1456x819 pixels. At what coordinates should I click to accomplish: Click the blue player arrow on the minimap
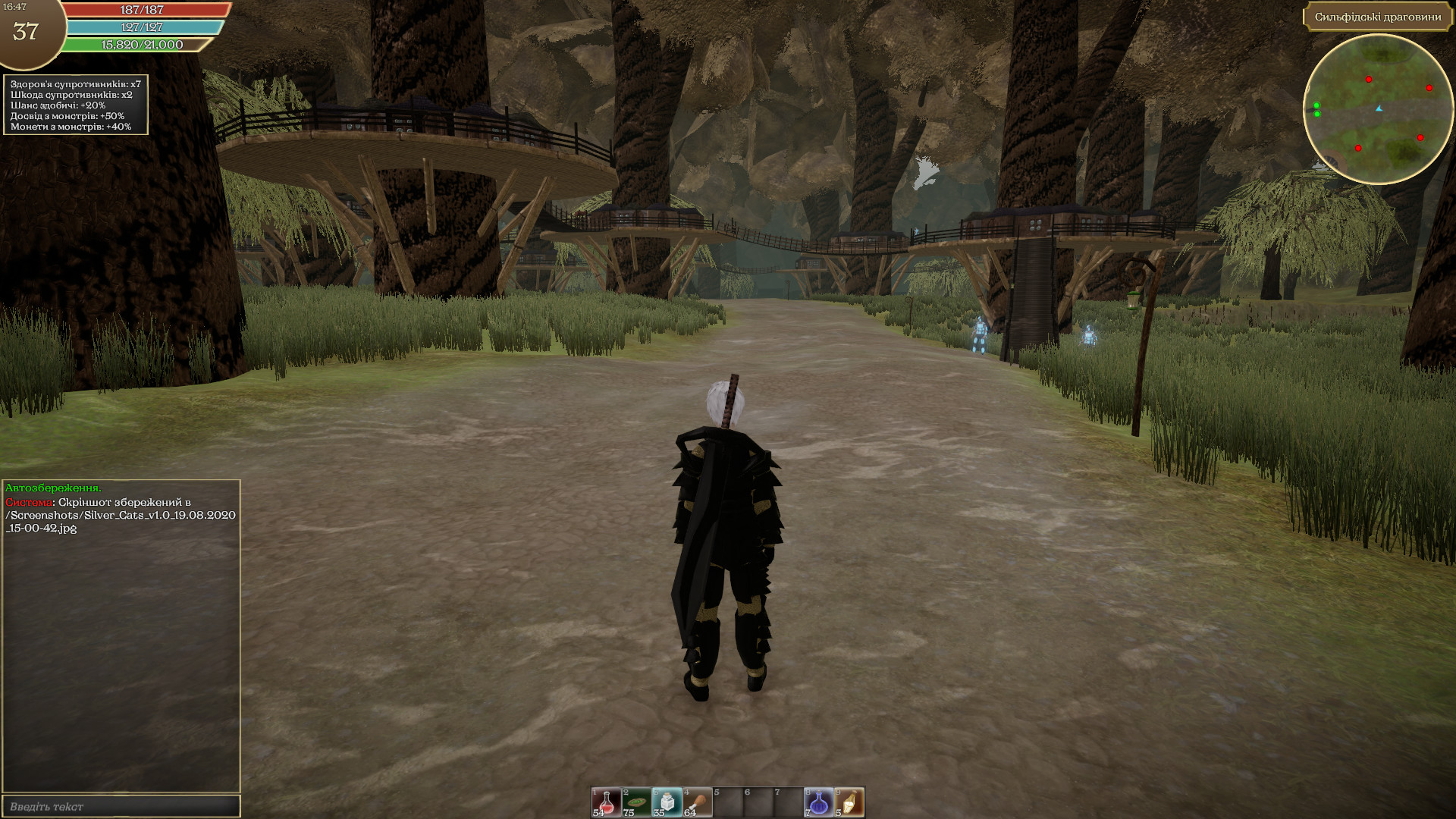[1379, 108]
